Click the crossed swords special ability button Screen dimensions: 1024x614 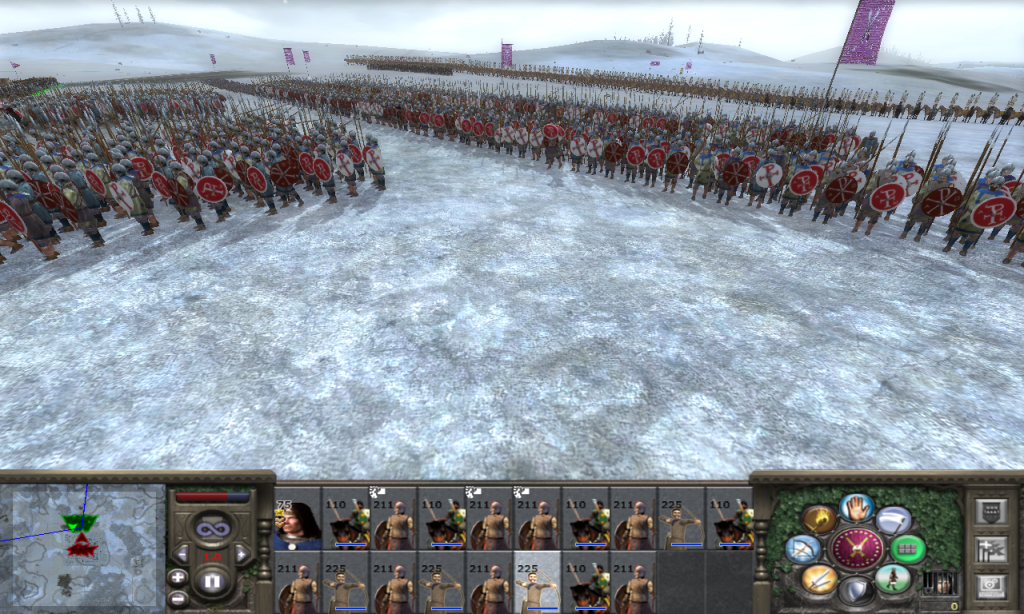point(857,548)
